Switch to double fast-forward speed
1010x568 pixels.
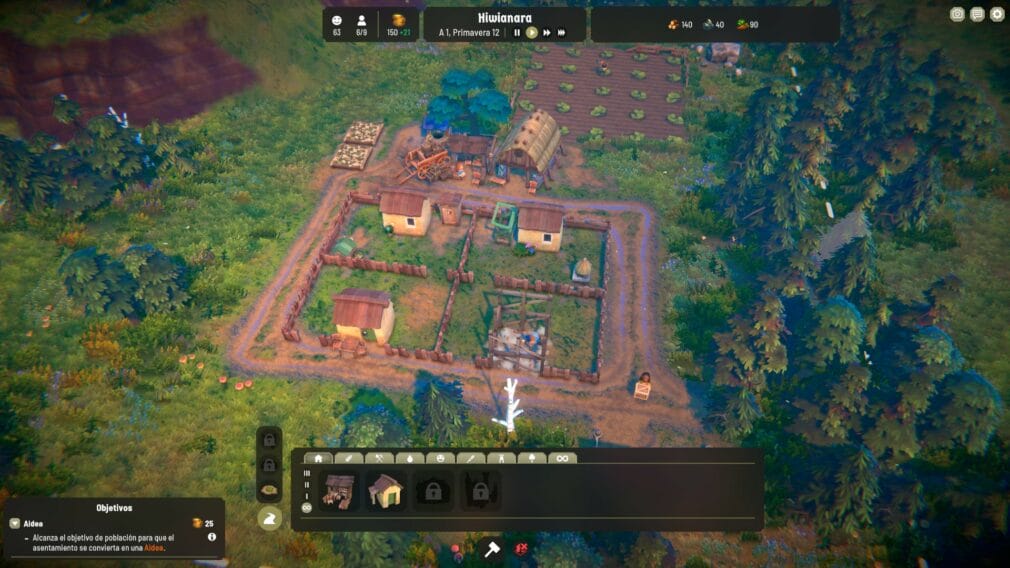[547, 32]
